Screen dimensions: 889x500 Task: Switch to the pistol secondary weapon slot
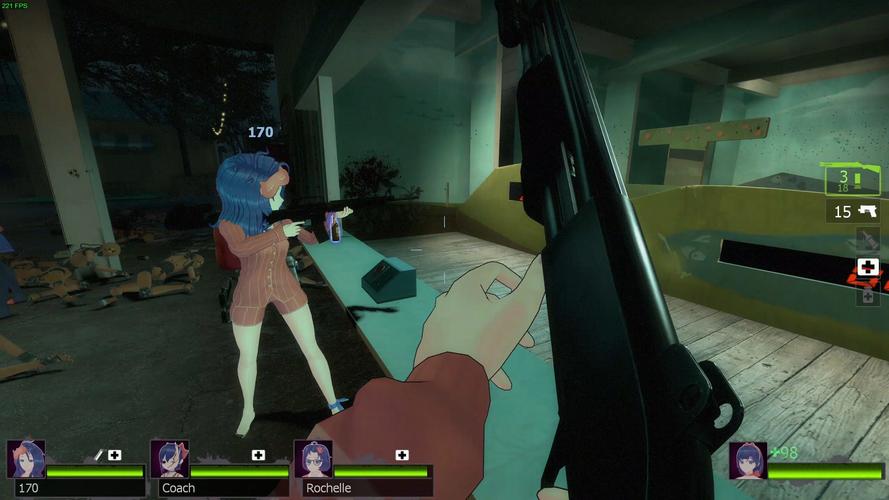click(x=853, y=212)
